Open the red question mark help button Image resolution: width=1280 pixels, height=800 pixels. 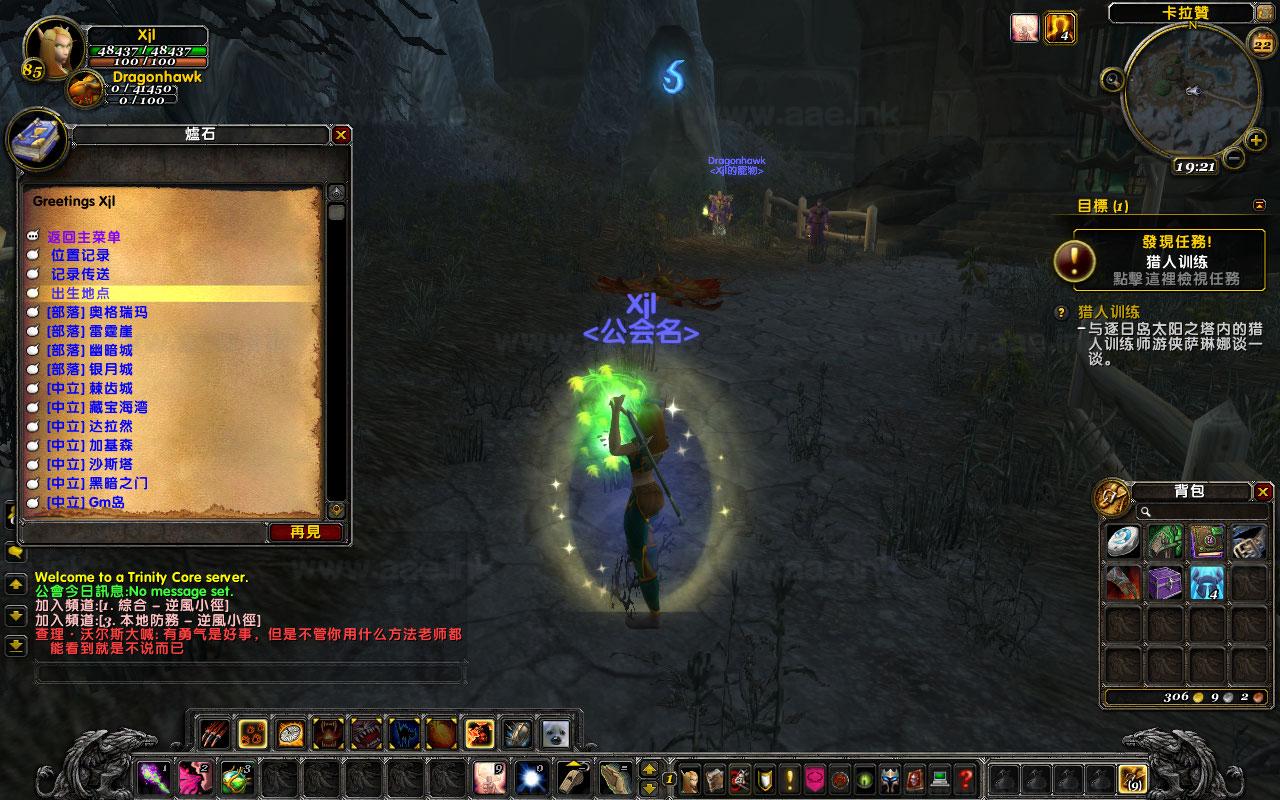pos(965,778)
